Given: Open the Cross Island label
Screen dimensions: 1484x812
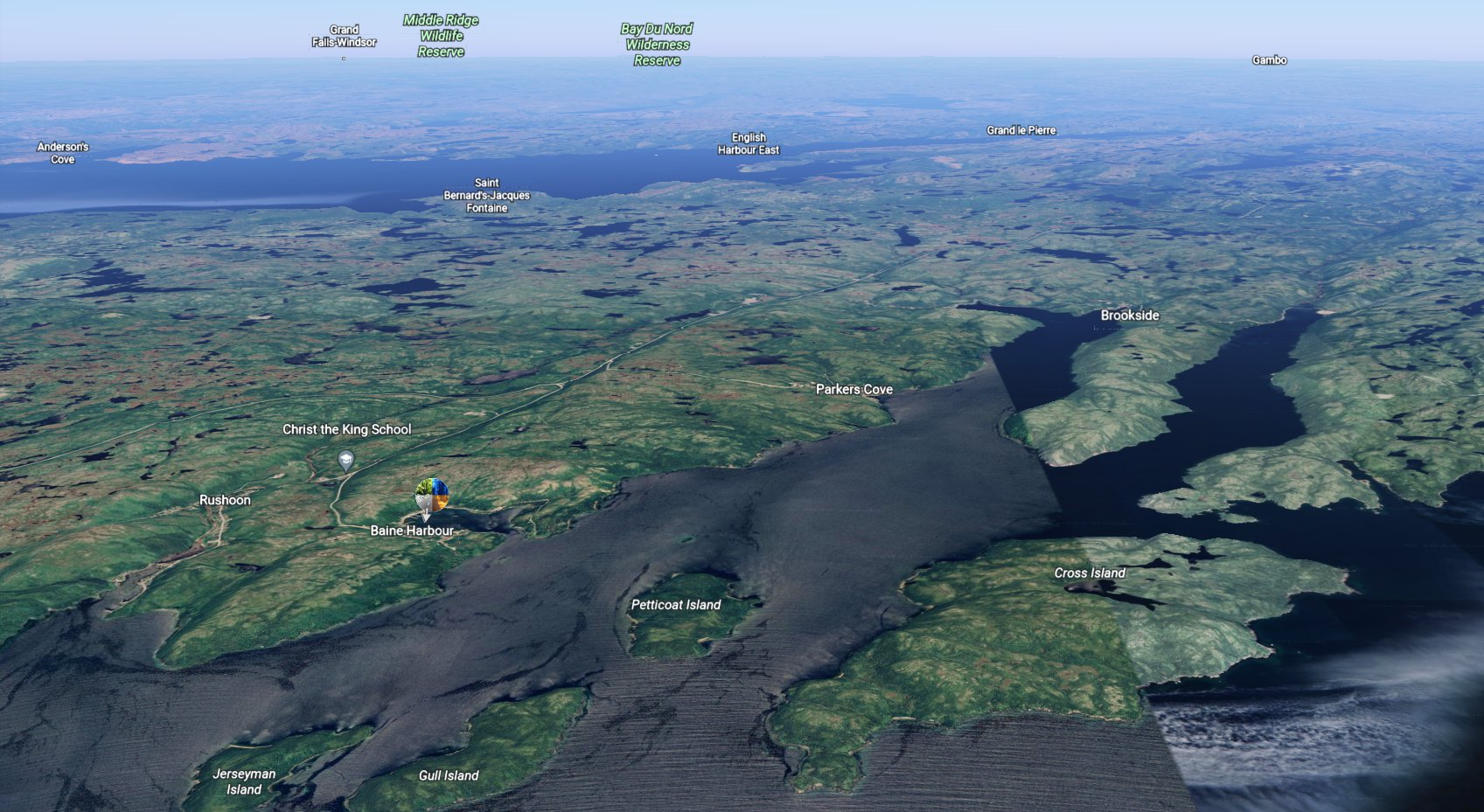Looking at the screenshot, I should click(1090, 573).
